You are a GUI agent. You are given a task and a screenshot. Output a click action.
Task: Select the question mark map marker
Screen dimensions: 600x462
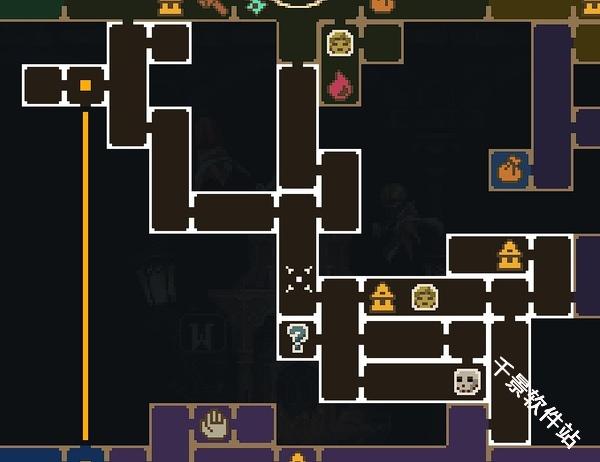297,338
